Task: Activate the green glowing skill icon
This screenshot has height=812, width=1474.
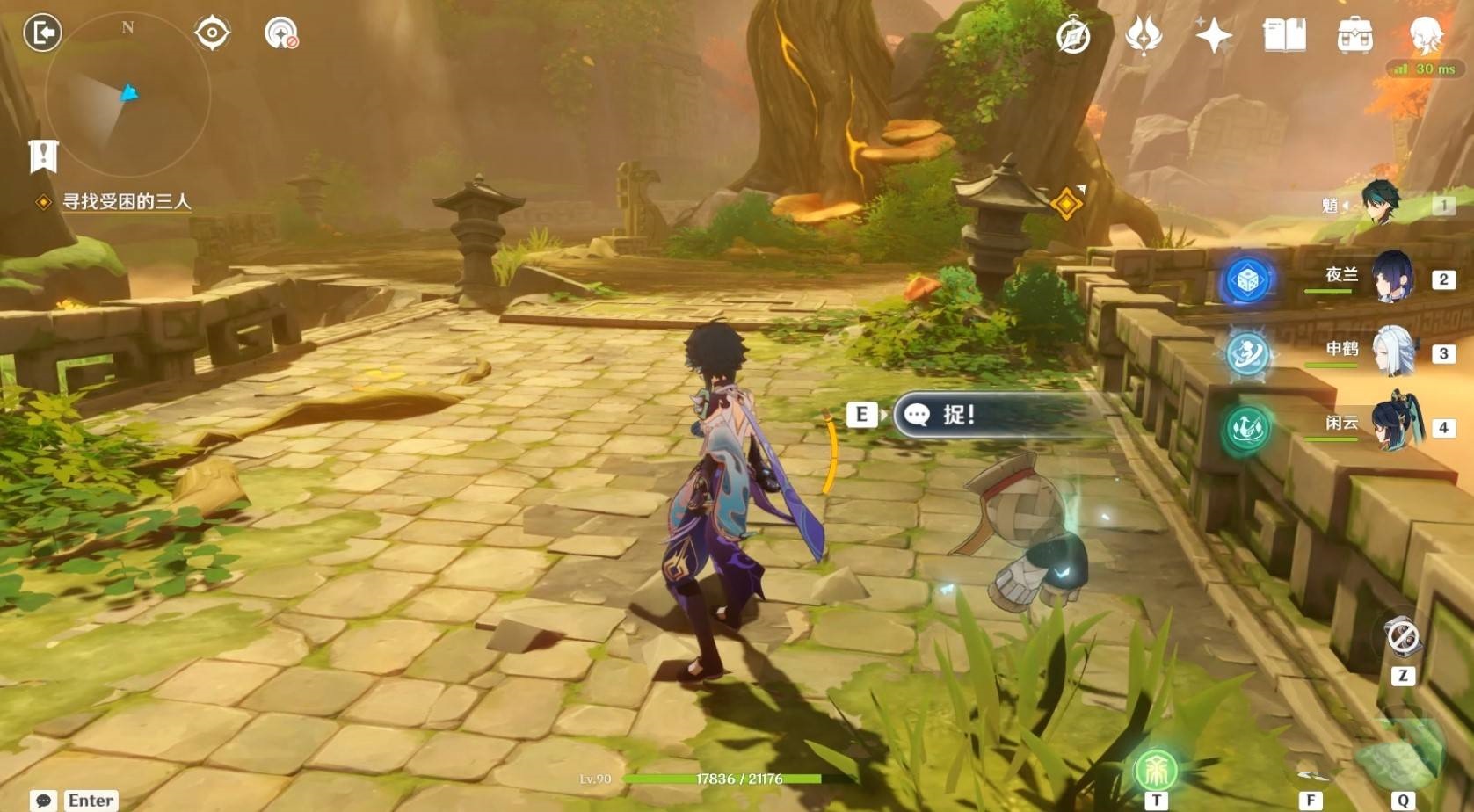Action: (1156, 771)
